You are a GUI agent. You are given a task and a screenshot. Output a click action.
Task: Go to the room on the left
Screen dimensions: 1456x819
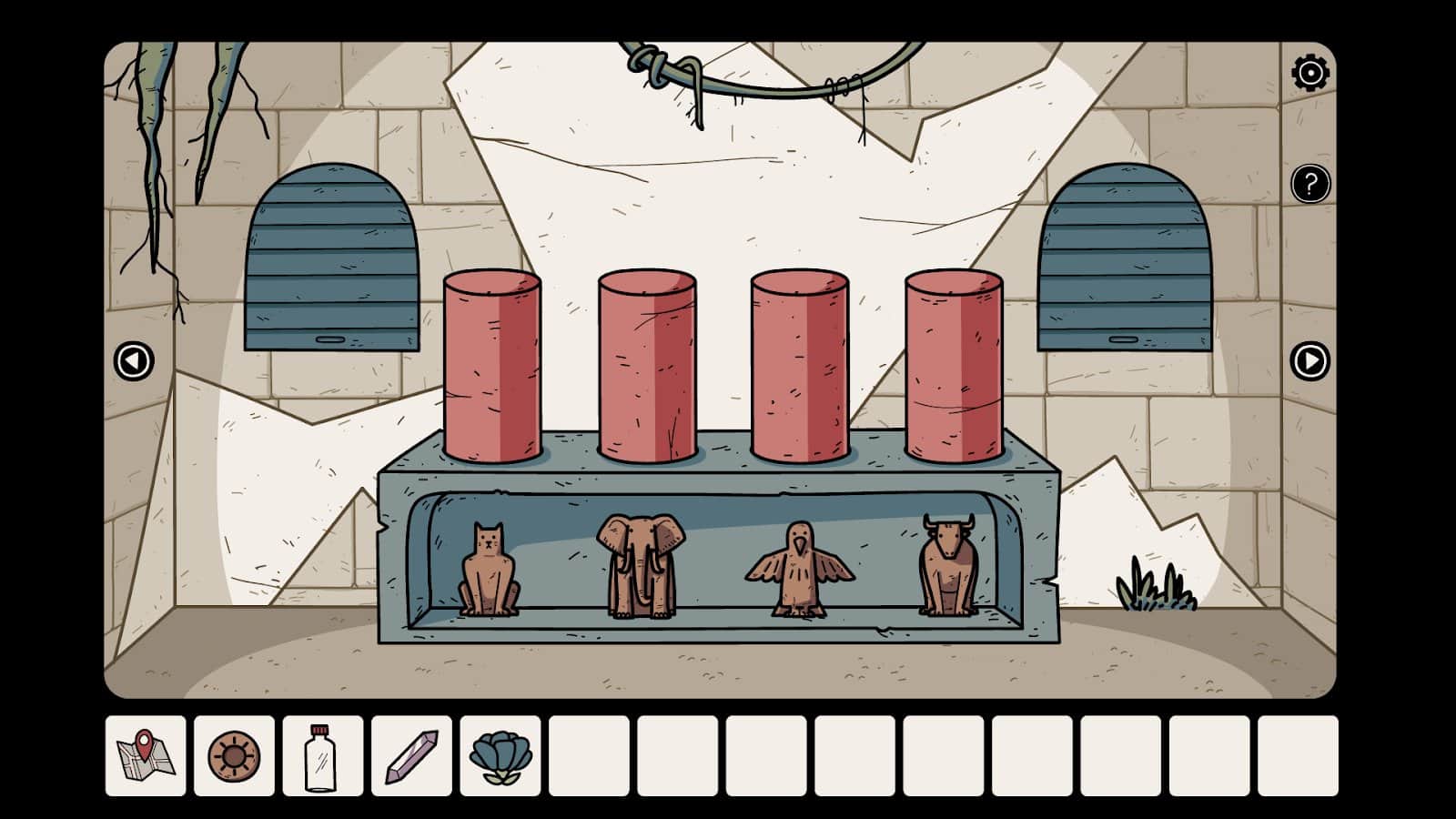click(134, 361)
